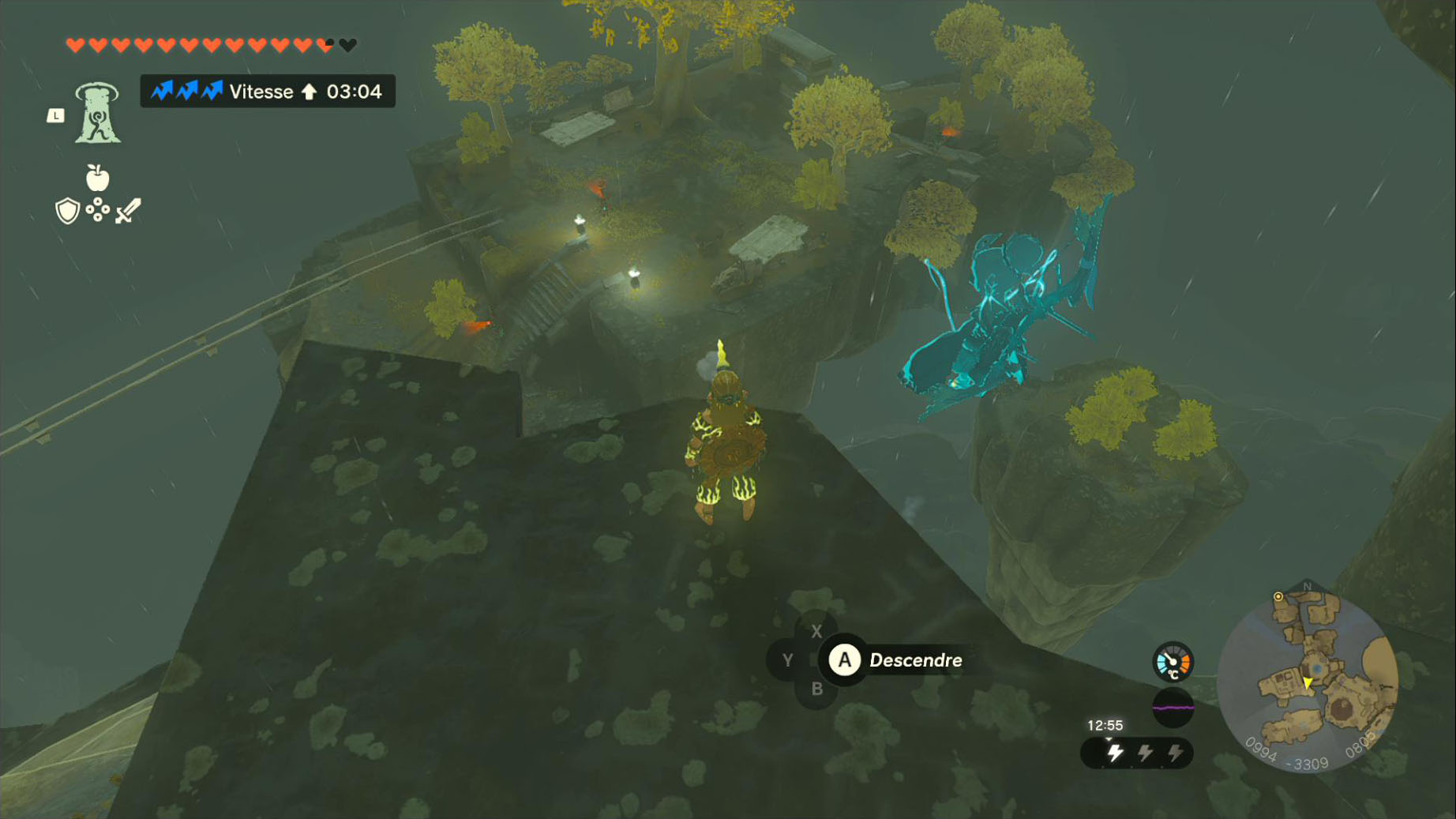
Task: Open the sword weapon quick-select icon
Action: 128,211
